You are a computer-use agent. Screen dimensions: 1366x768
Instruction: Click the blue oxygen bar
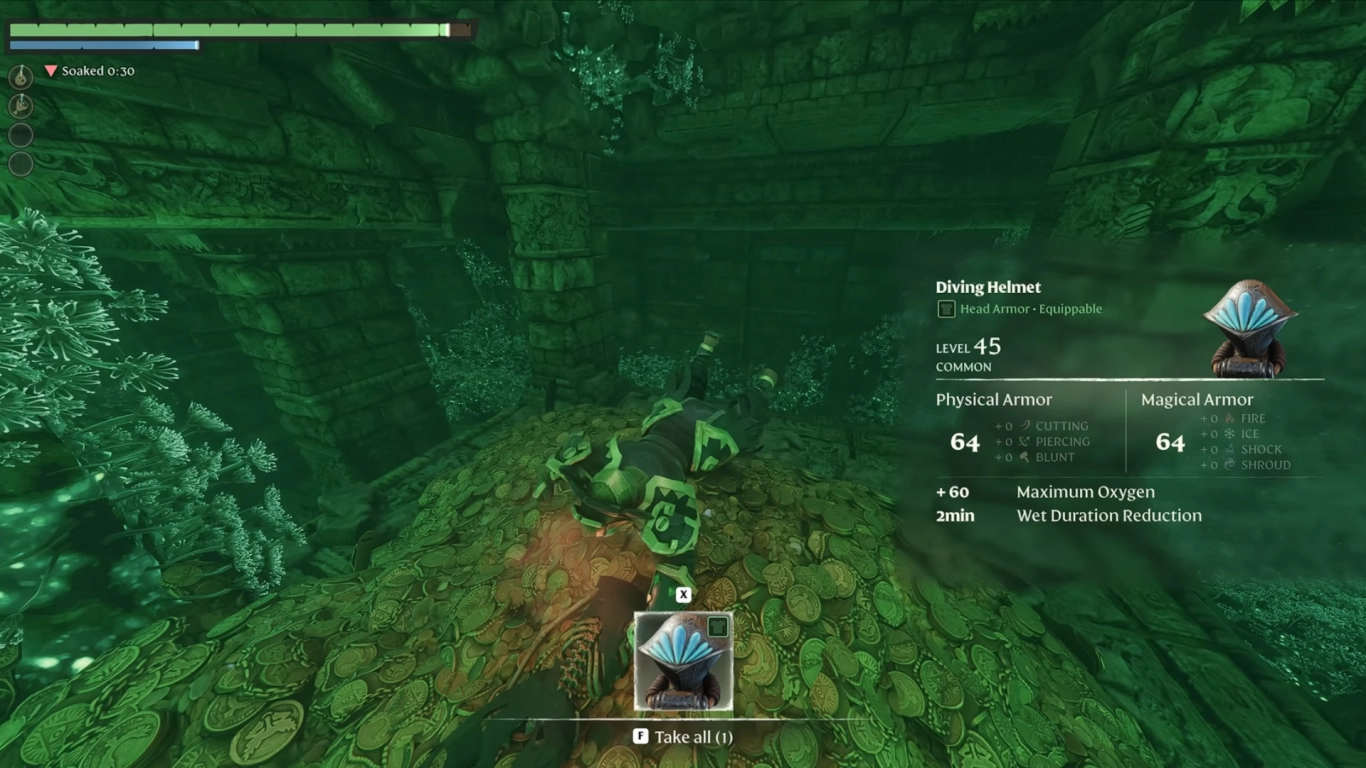tap(103, 44)
